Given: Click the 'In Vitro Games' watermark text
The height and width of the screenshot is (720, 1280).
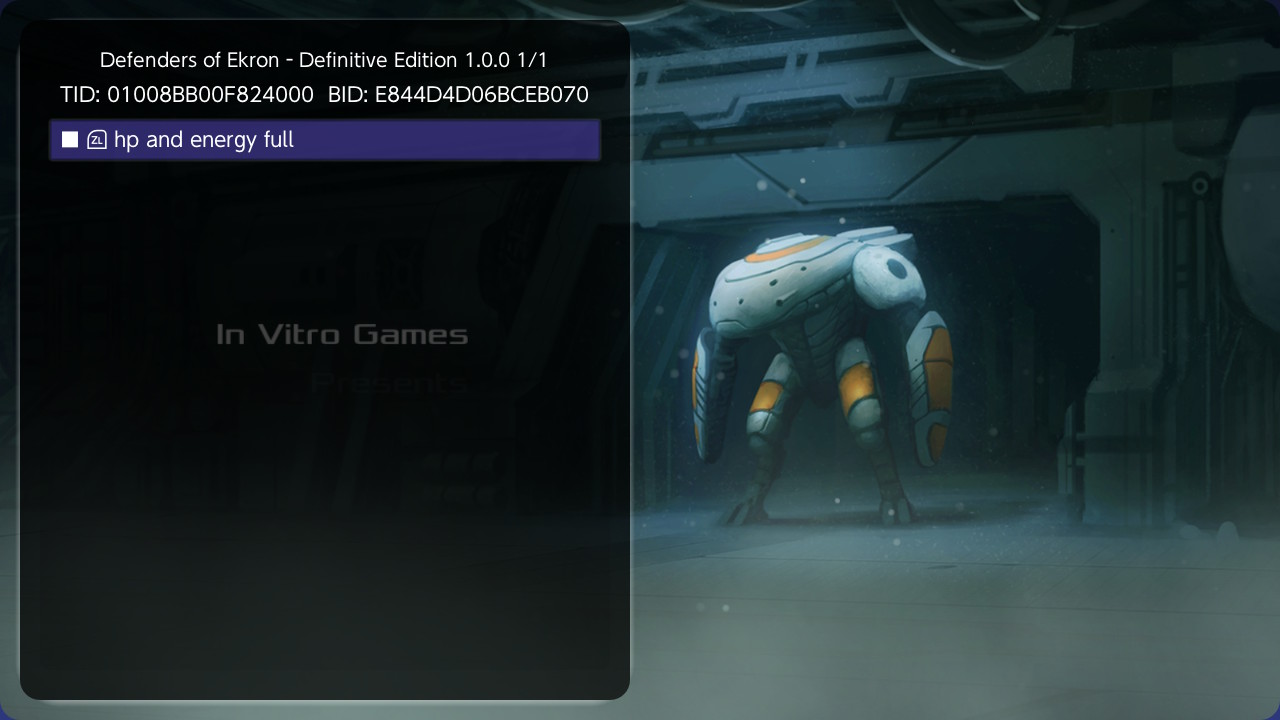Looking at the screenshot, I should (343, 334).
